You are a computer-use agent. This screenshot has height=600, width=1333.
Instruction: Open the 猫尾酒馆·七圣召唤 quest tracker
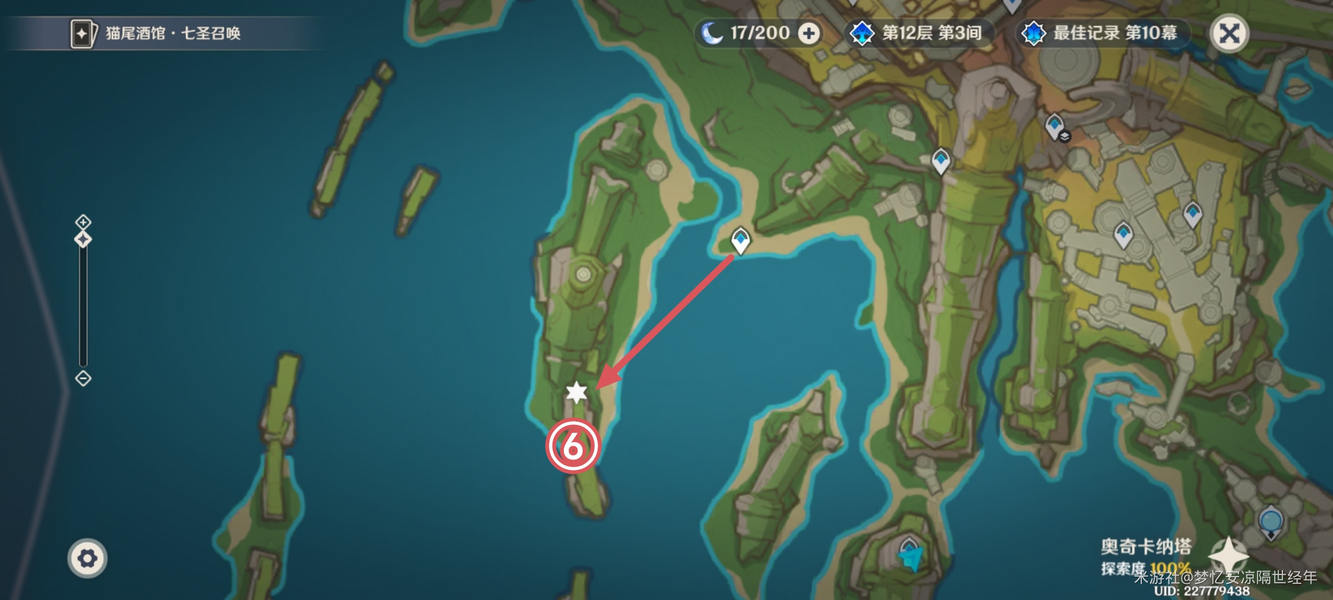point(160,33)
